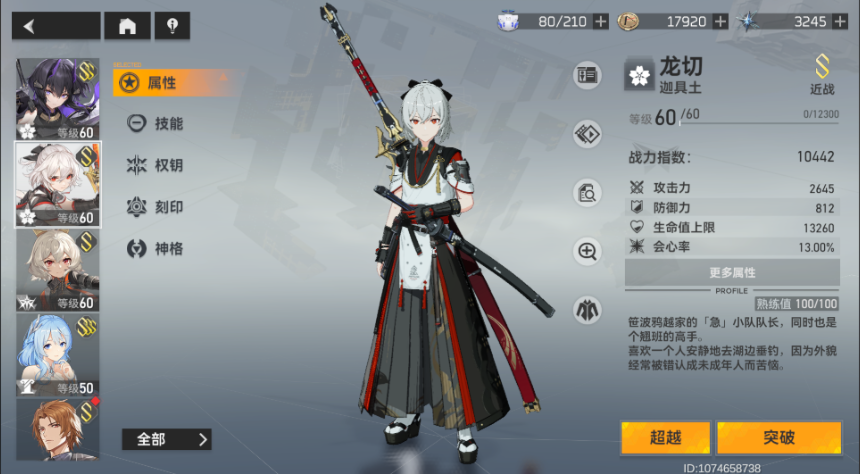Screen dimensions: 860x474
Task: Select the dark purple-haired character portrait
Action: pyautogui.click(x=58, y=98)
